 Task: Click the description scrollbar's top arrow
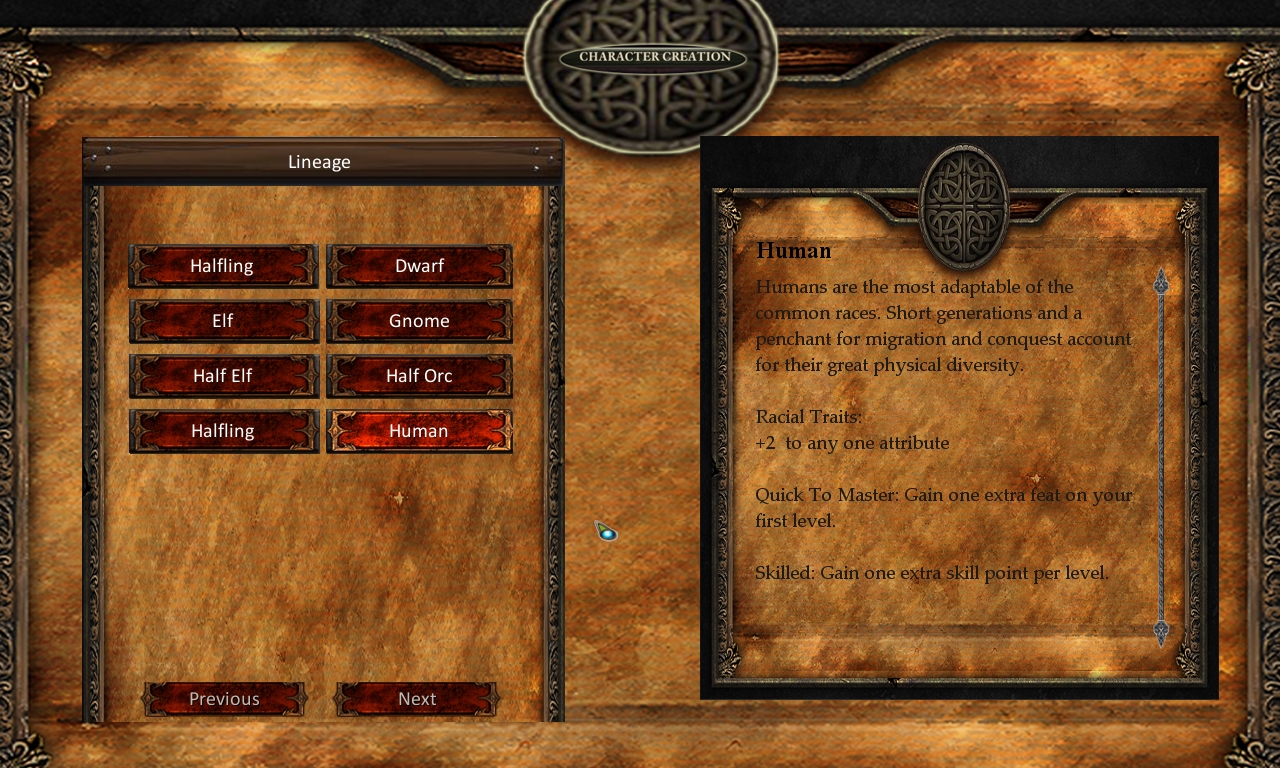coord(1161,283)
